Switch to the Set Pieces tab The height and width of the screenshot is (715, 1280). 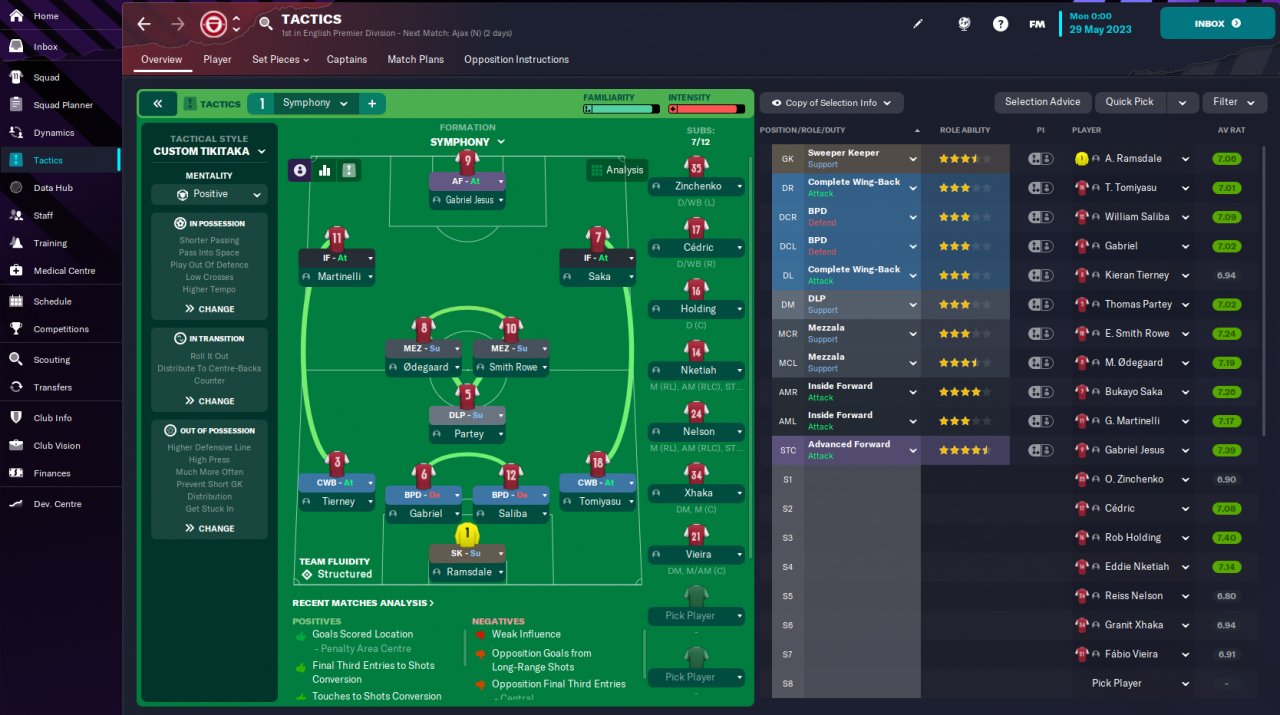(x=279, y=60)
